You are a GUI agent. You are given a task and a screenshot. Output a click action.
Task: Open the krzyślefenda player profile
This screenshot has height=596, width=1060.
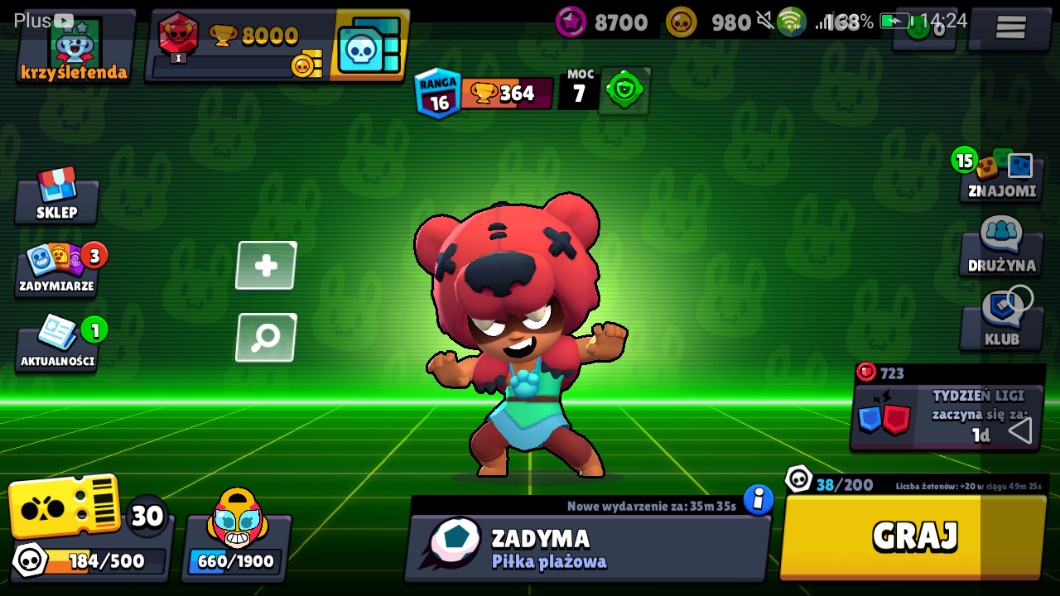tap(75, 47)
